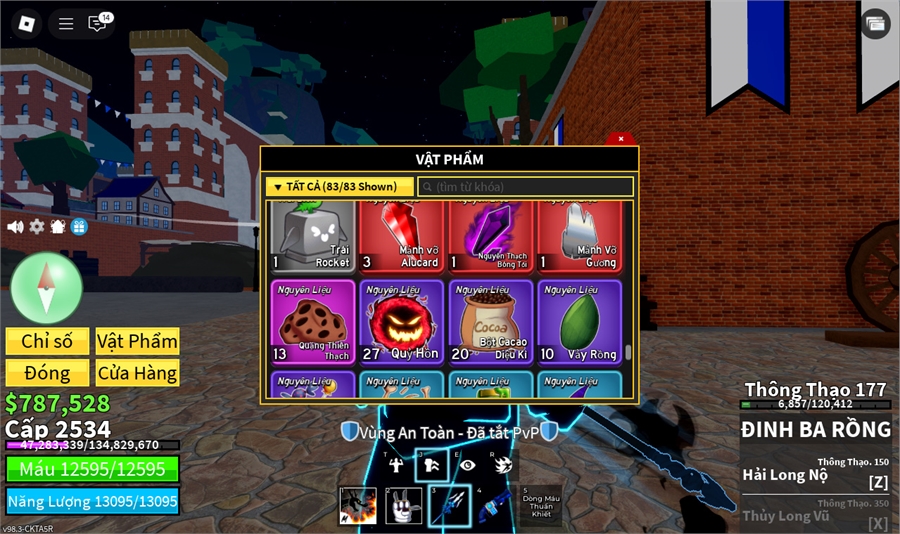Select the Quỷ Hồn material

point(402,322)
